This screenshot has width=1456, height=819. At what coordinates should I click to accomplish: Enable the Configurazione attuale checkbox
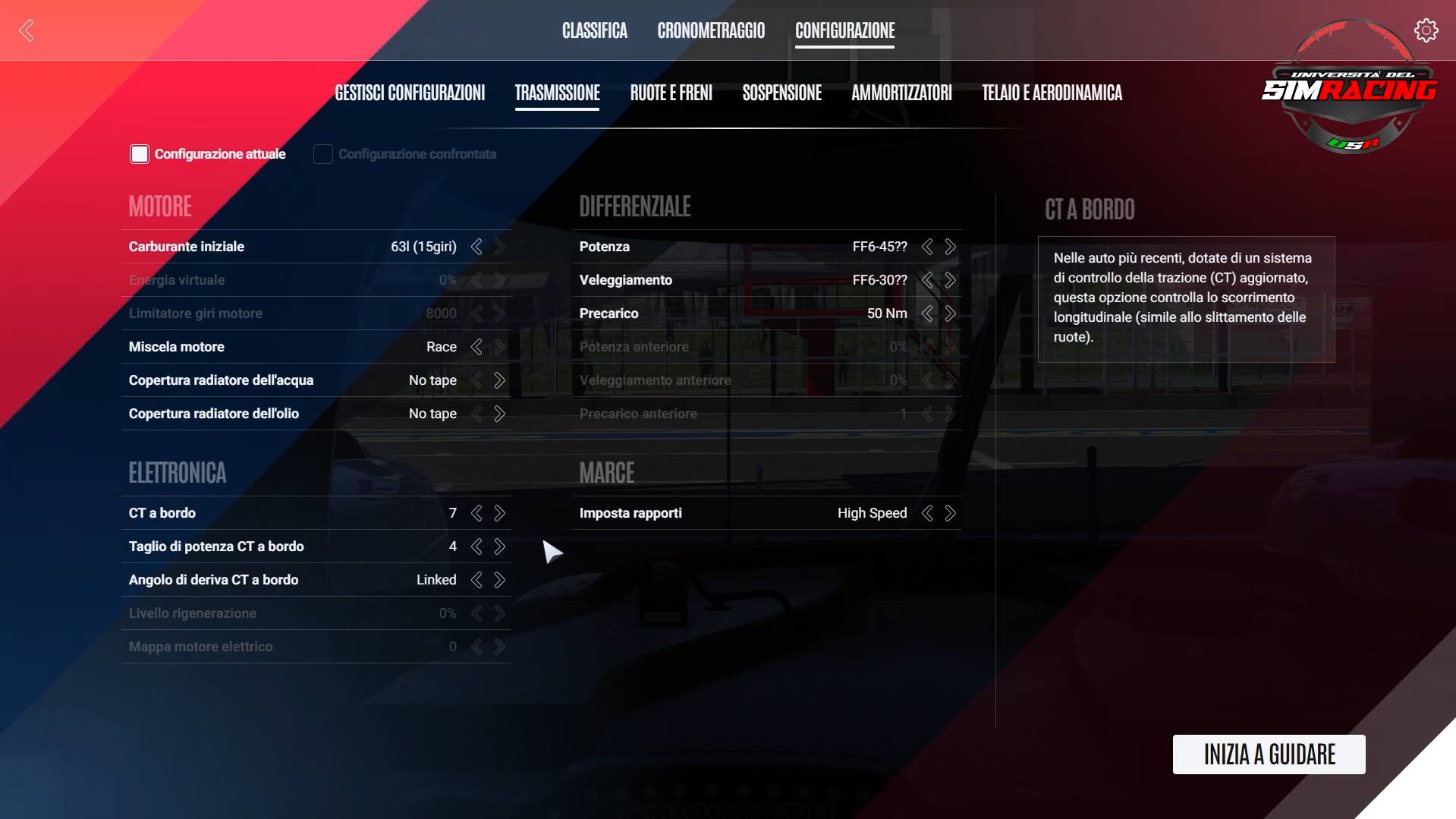point(140,153)
